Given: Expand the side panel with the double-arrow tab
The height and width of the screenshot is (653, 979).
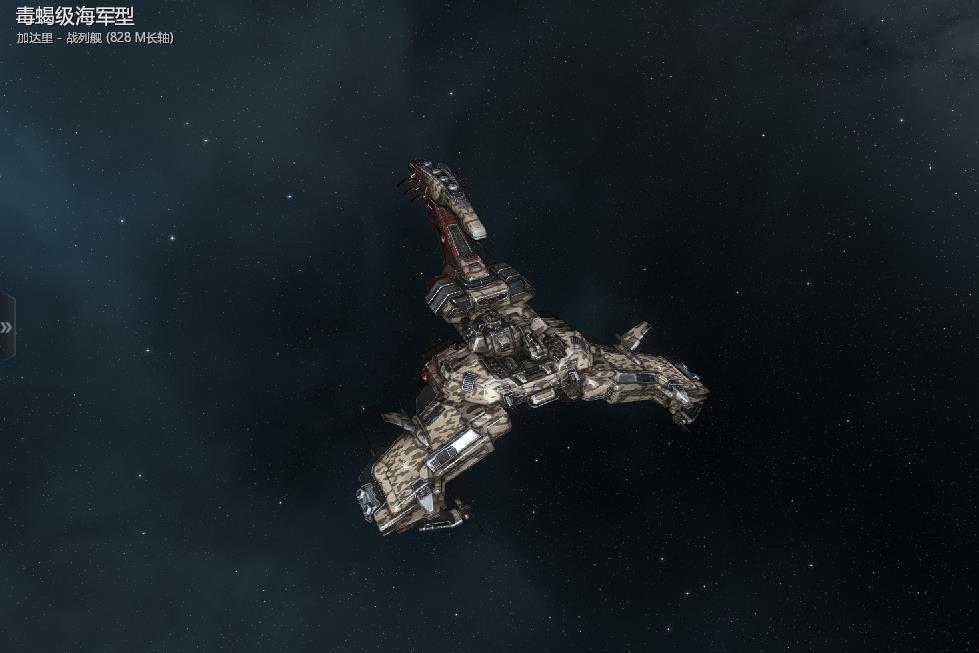Looking at the screenshot, I should point(7,327).
